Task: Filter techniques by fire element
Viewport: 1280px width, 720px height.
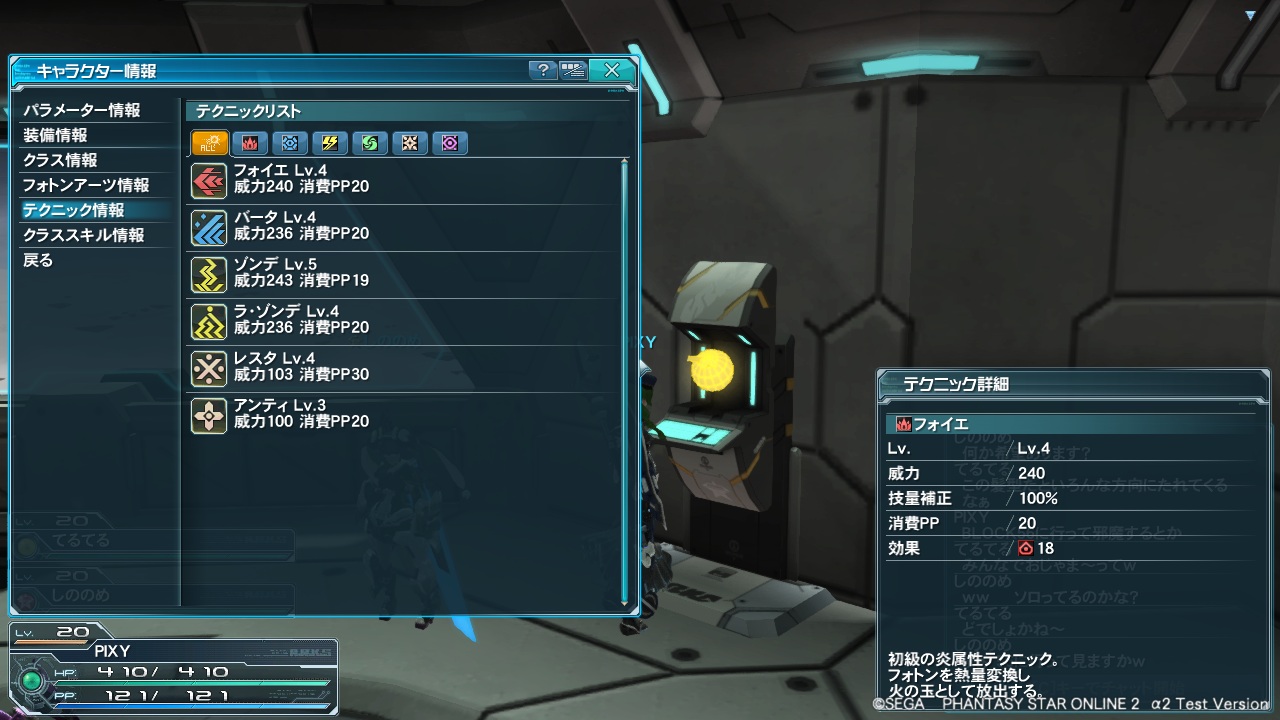Action: point(250,143)
